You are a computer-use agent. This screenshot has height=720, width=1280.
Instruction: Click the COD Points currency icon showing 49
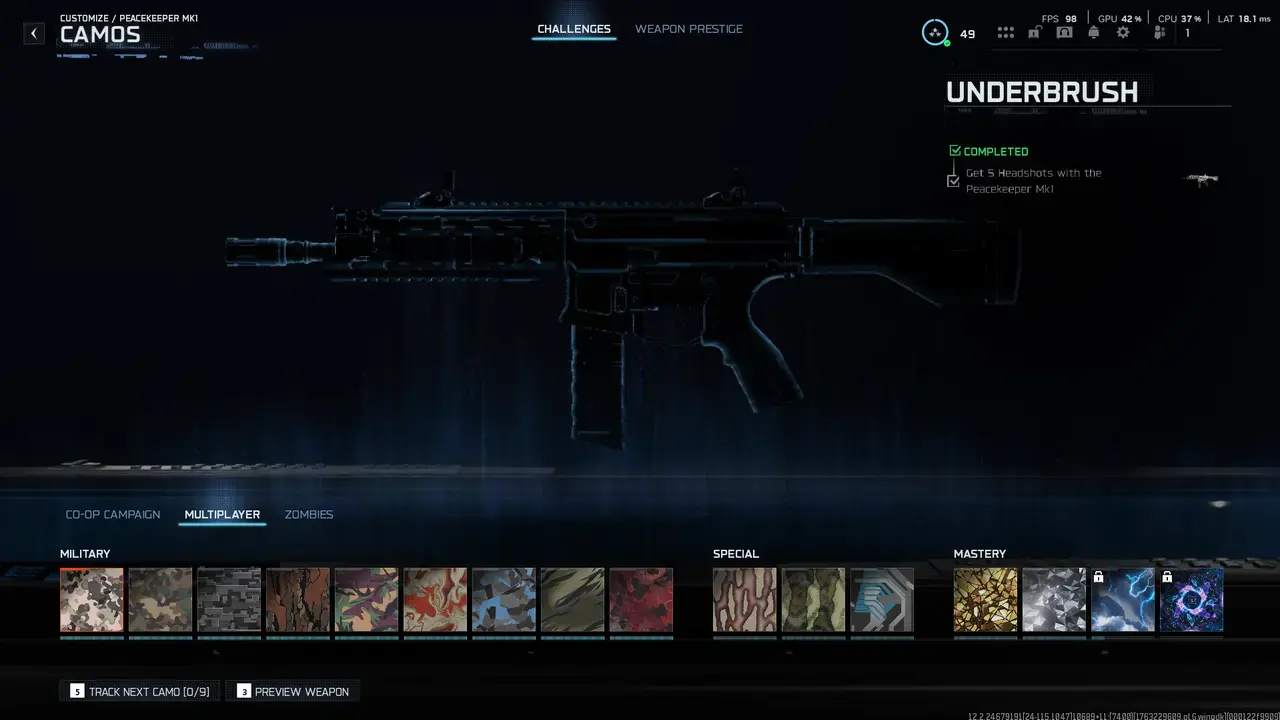click(936, 32)
